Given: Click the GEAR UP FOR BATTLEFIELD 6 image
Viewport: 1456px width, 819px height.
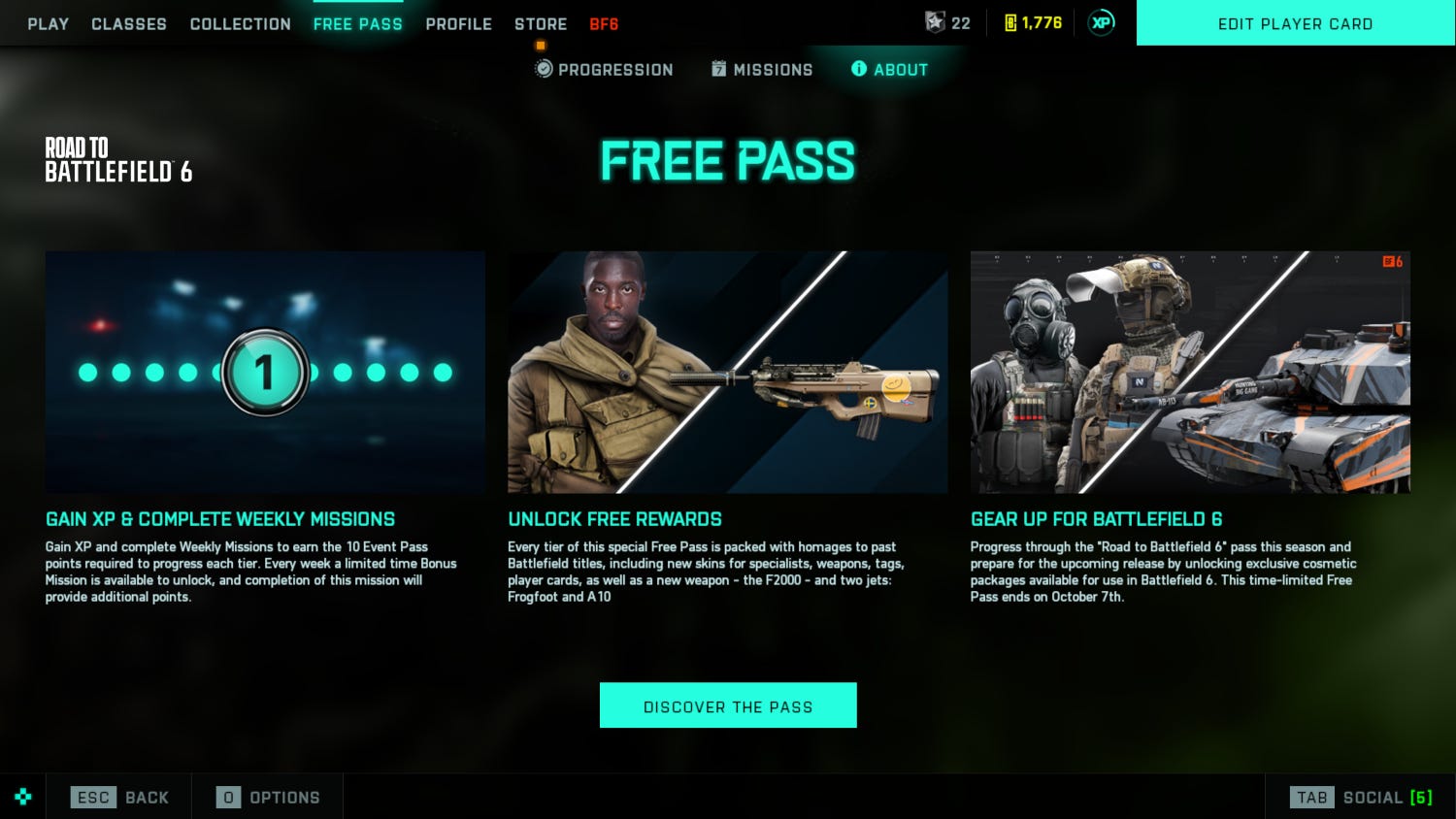Looking at the screenshot, I should (x=1190, y=372).
